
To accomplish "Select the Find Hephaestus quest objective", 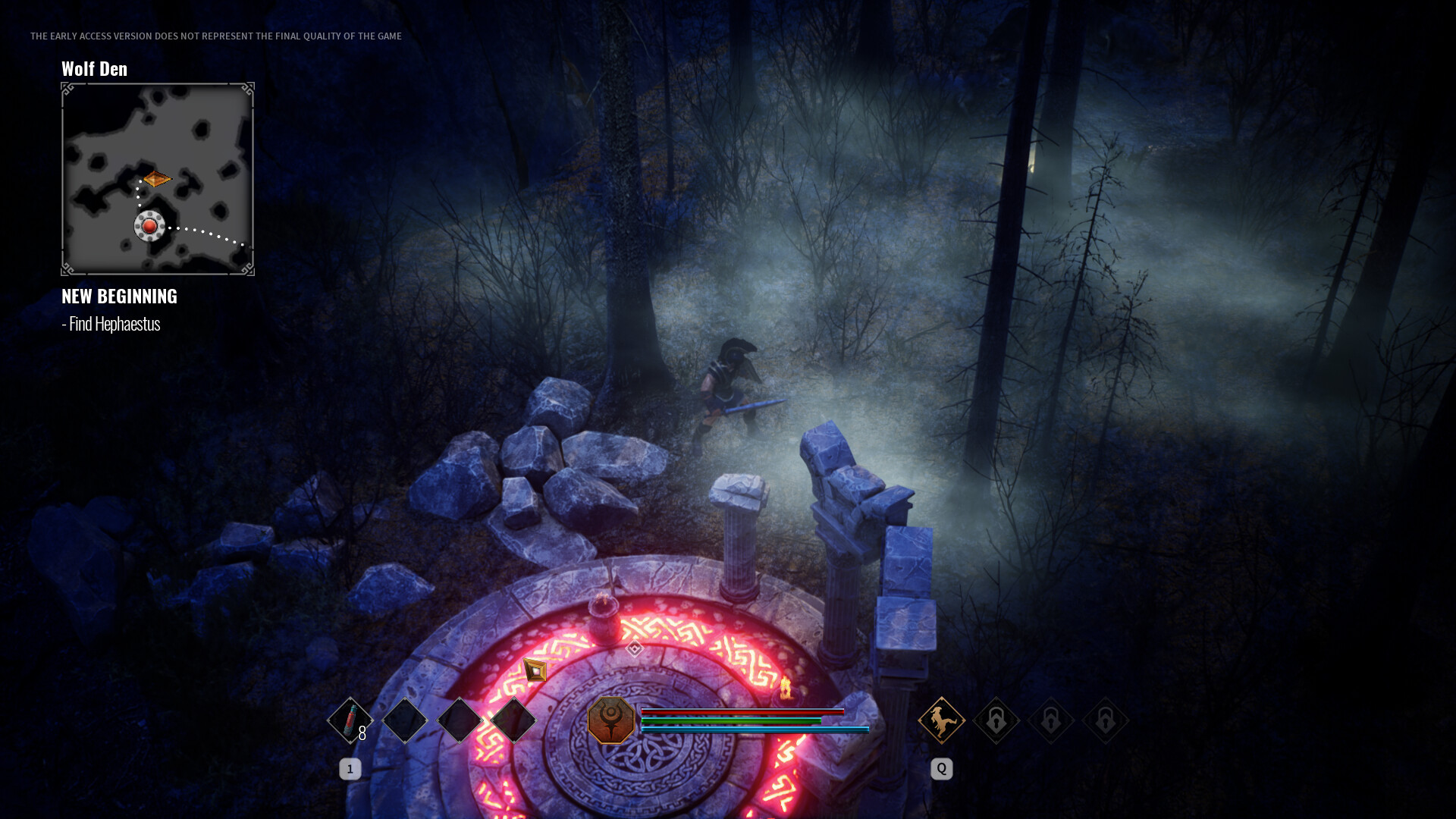I will (111, 324).
